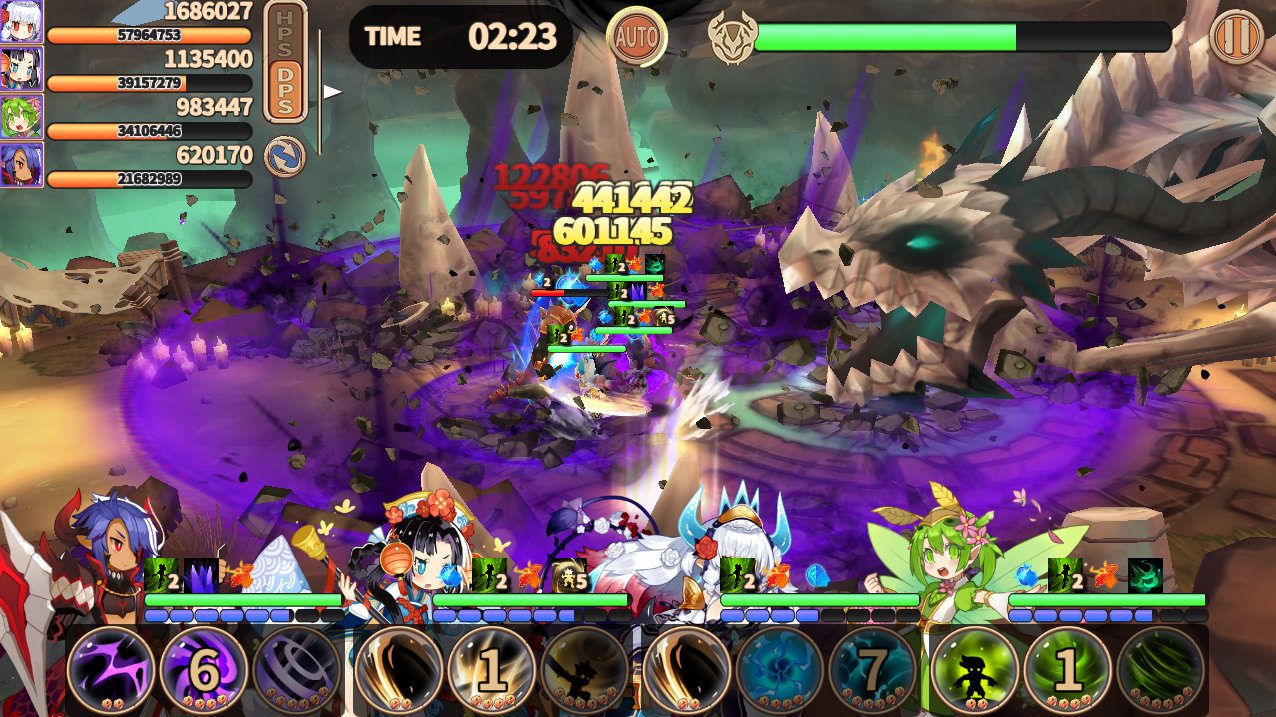
Task: Select the green-haired fairy portrait in damage list
Action: [x=21, y=118]
